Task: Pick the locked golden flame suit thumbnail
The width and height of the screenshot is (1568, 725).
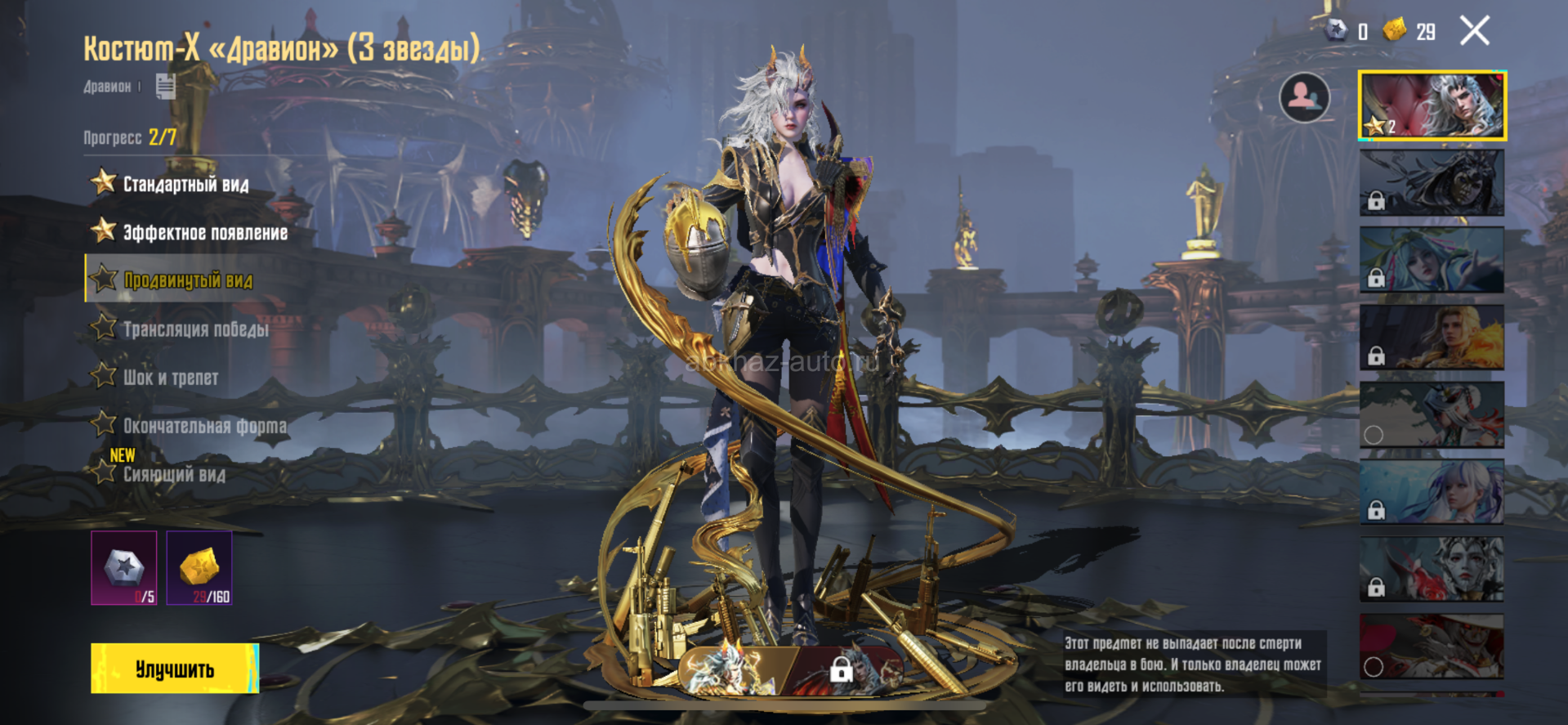Action: click(x=1432, y=338)
